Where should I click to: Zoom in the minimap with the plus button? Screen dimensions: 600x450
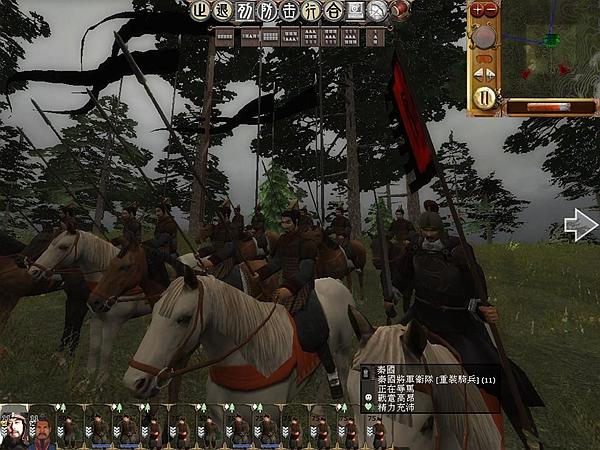point(477,9)
